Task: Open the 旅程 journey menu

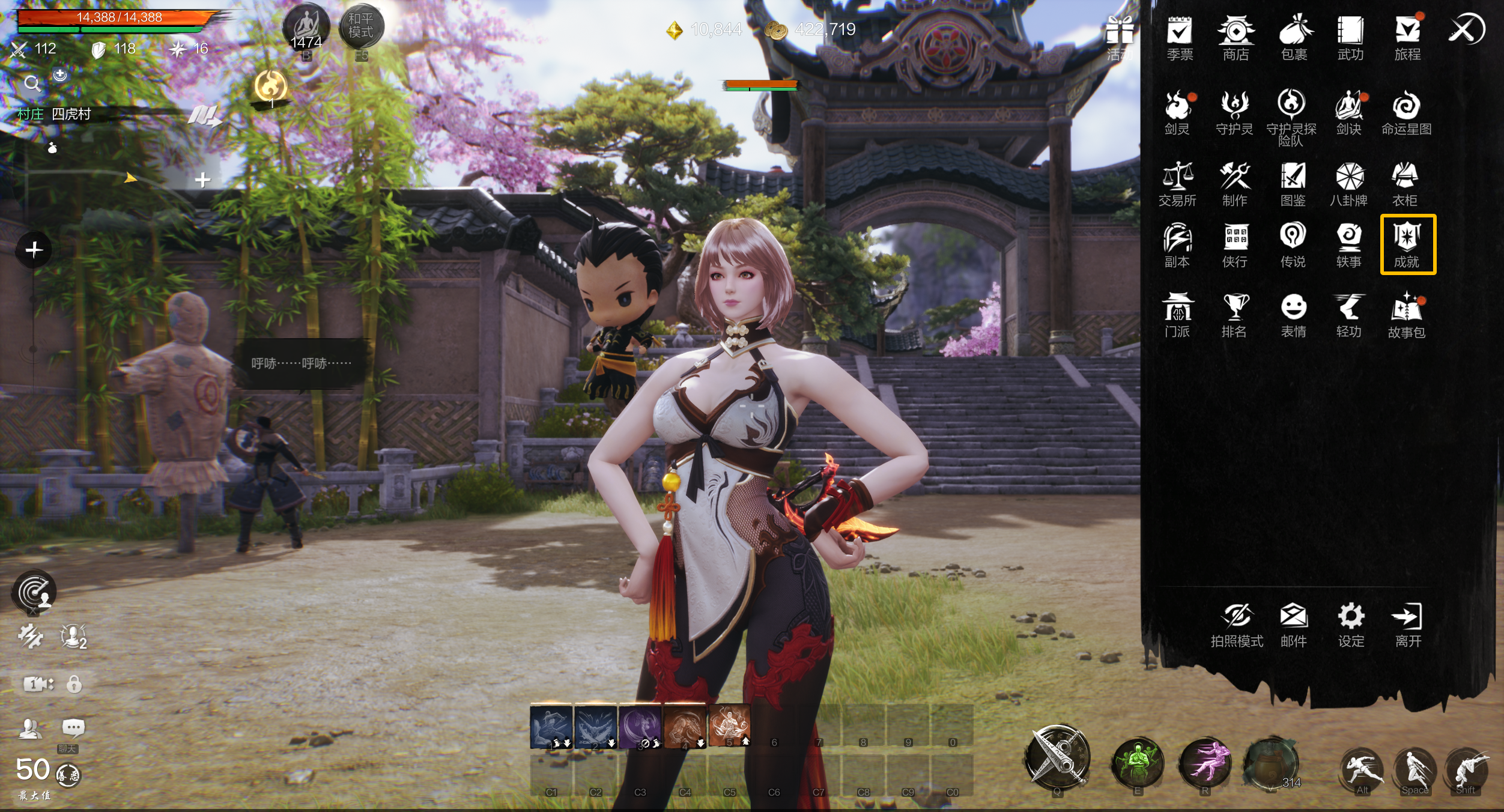Action: coord(1407,37)
